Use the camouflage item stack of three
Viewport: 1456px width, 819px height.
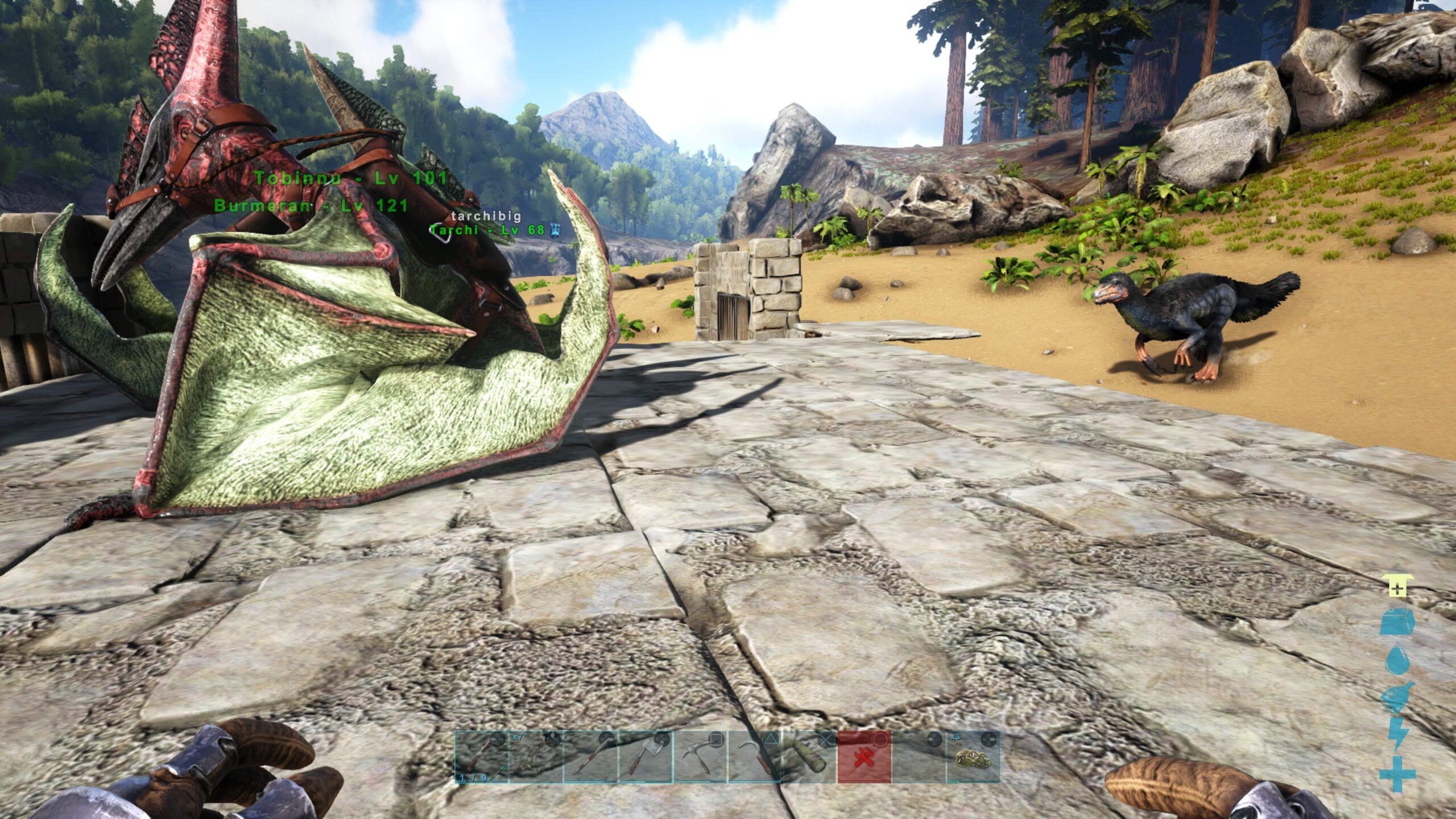[x=973, y=757]
